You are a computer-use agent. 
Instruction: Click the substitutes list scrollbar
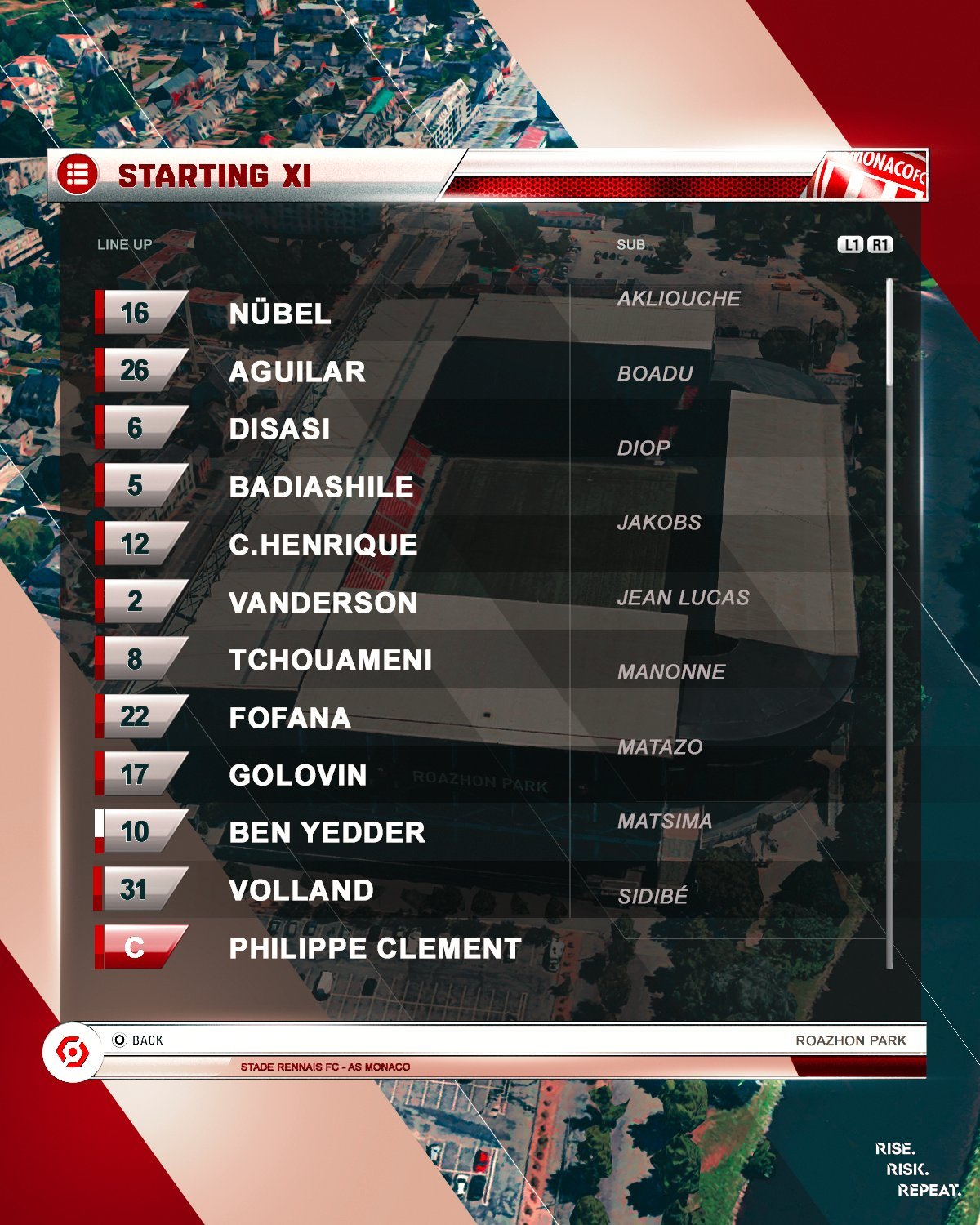click(889, 333)
